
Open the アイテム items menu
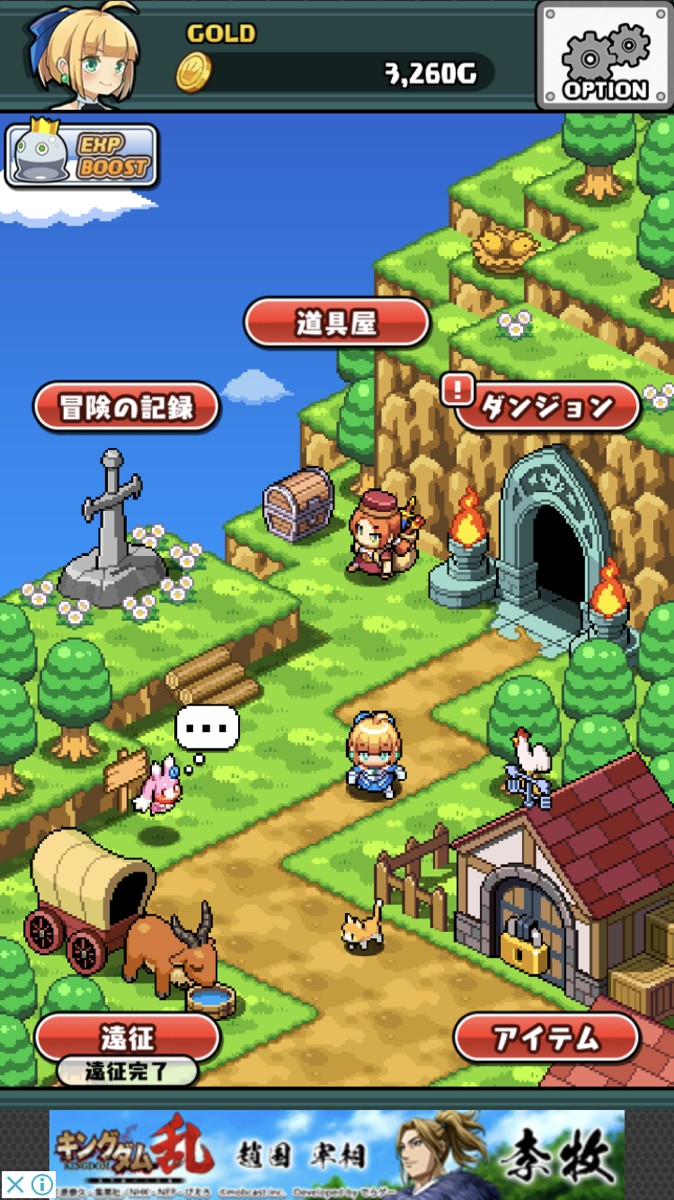(x=546, y=1038)
